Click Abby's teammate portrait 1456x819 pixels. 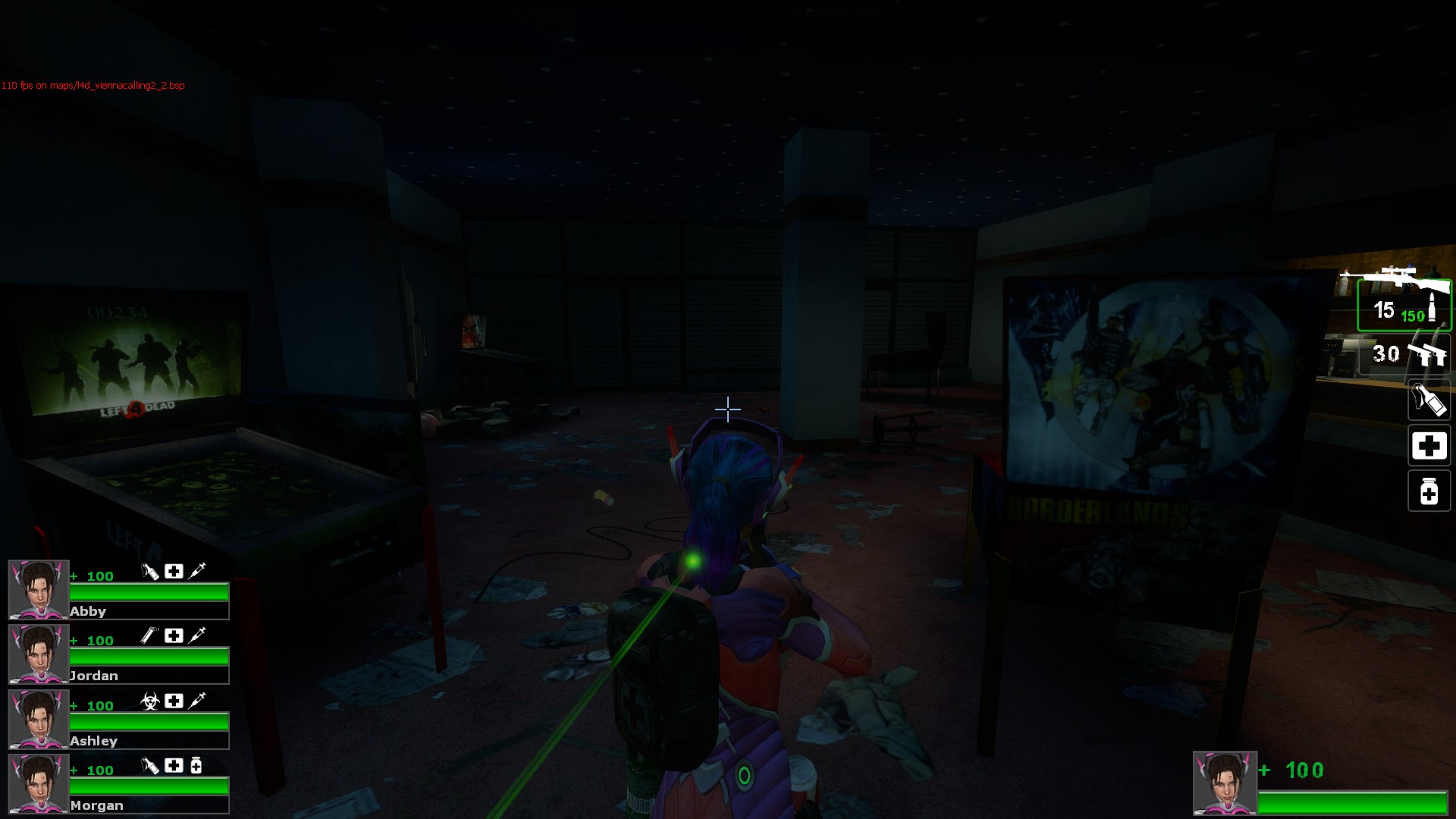pyautogui.click(x=39, y=590)
